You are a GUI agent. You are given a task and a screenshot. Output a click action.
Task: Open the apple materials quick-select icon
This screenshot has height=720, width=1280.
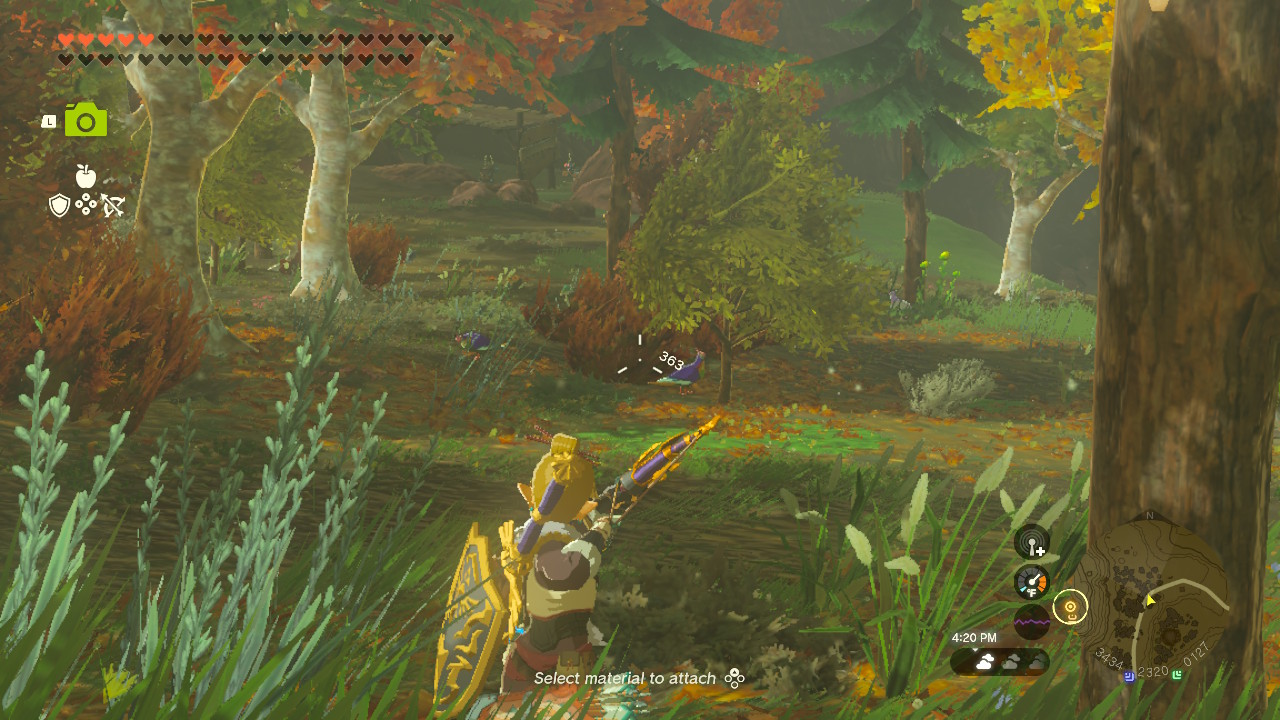coord(86,177)
